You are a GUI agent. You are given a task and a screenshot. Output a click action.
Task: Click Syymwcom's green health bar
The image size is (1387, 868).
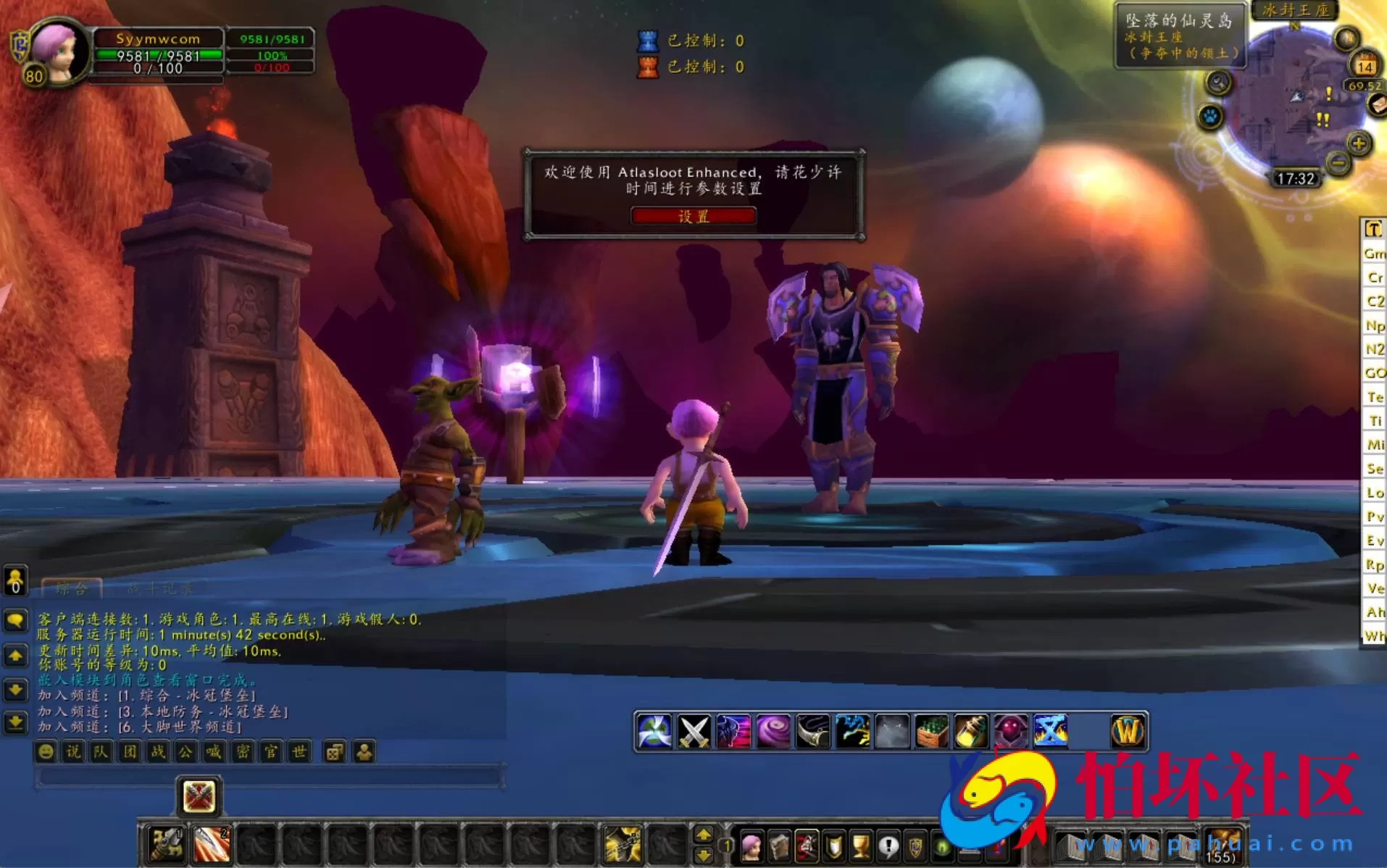163,55
